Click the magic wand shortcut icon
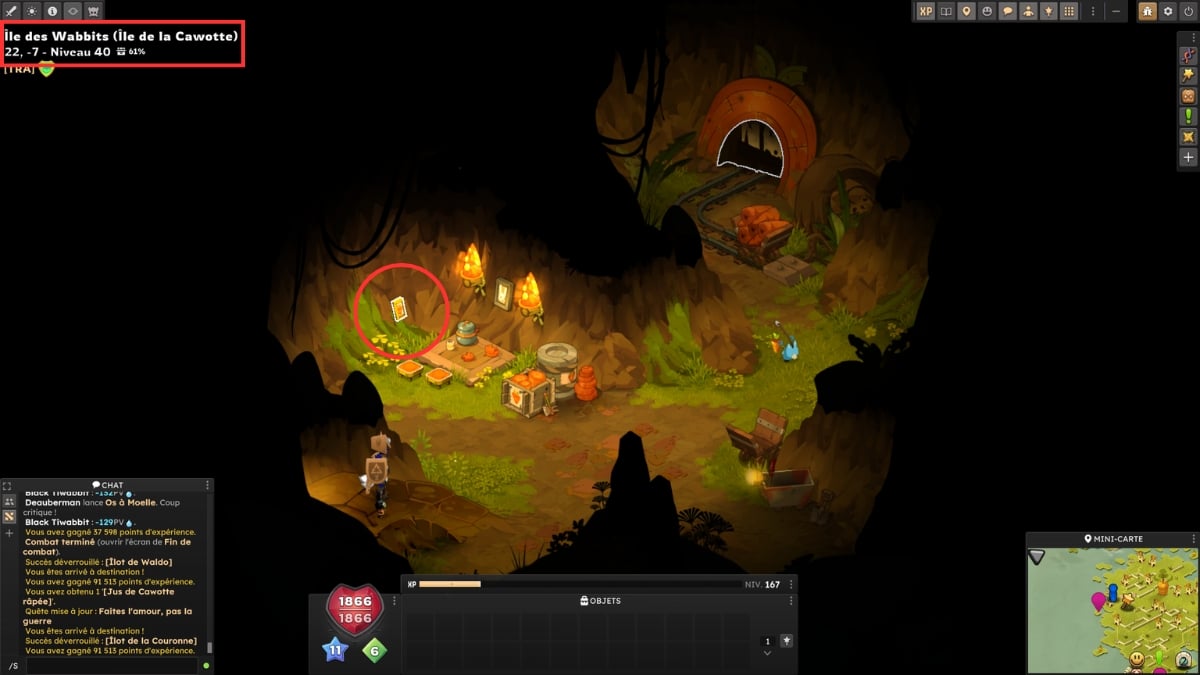Viewport: 1200px width, 675px height. click(1188, 75)
